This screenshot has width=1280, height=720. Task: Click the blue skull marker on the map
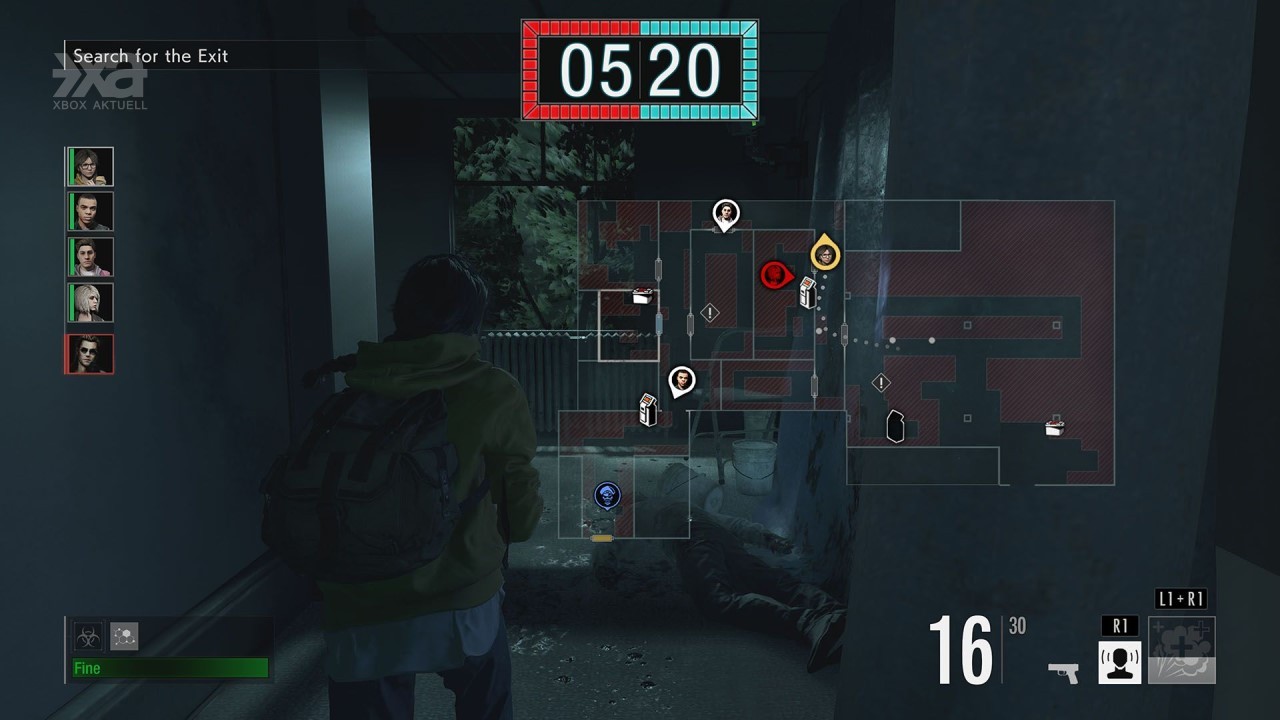[605, 494]
